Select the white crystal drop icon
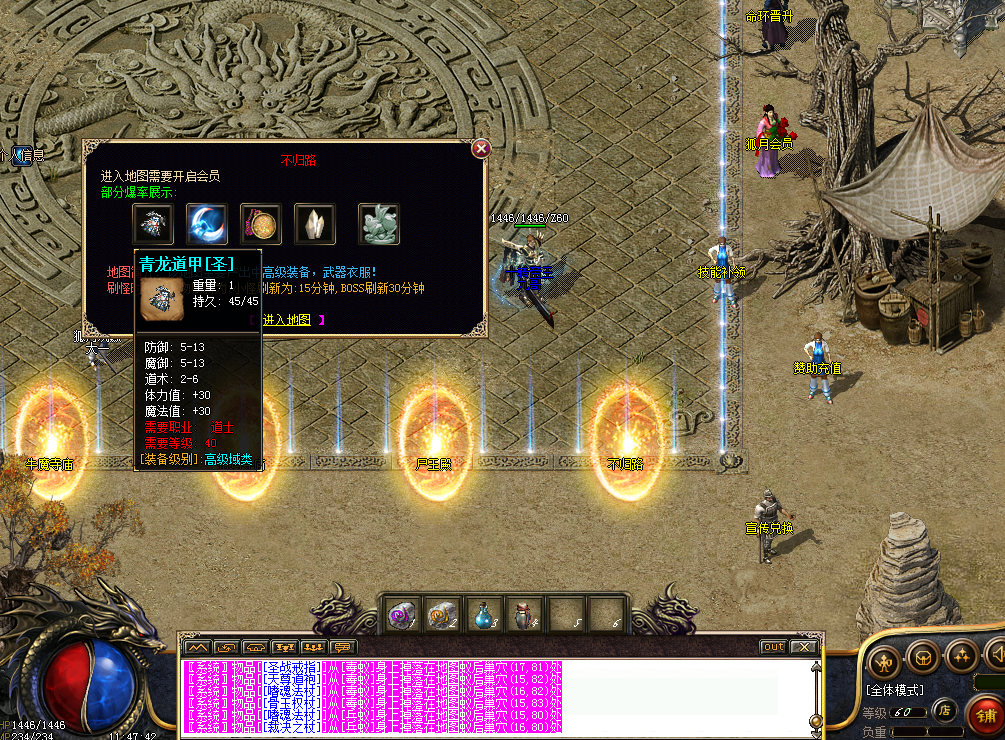 click(x=314, y=224)
